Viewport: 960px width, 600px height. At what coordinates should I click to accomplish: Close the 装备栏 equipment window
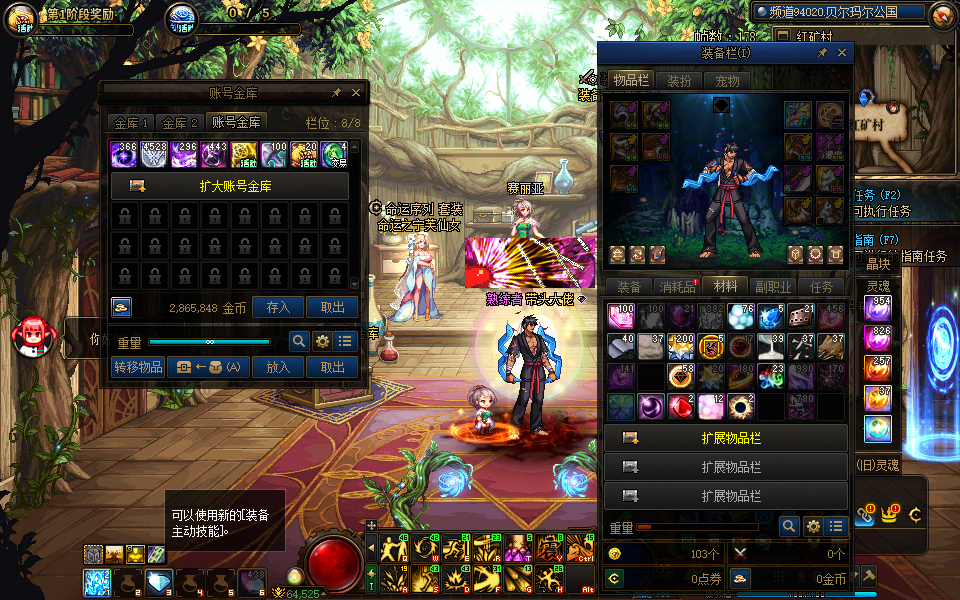click(x=842, y=52)
